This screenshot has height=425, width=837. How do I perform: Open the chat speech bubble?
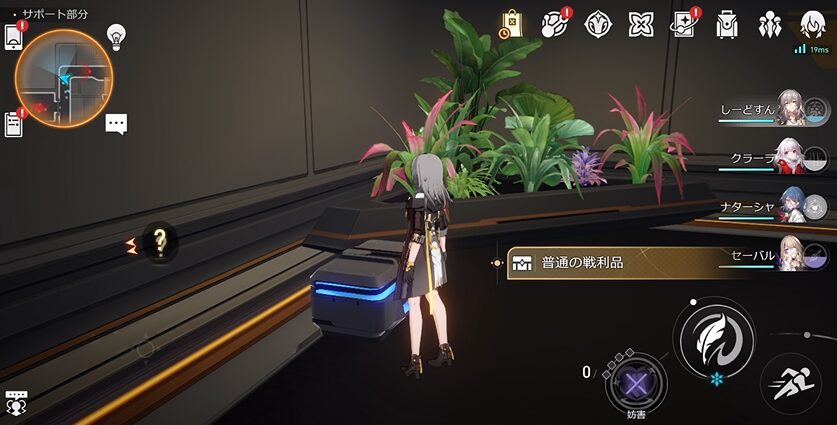pos(116,124)
